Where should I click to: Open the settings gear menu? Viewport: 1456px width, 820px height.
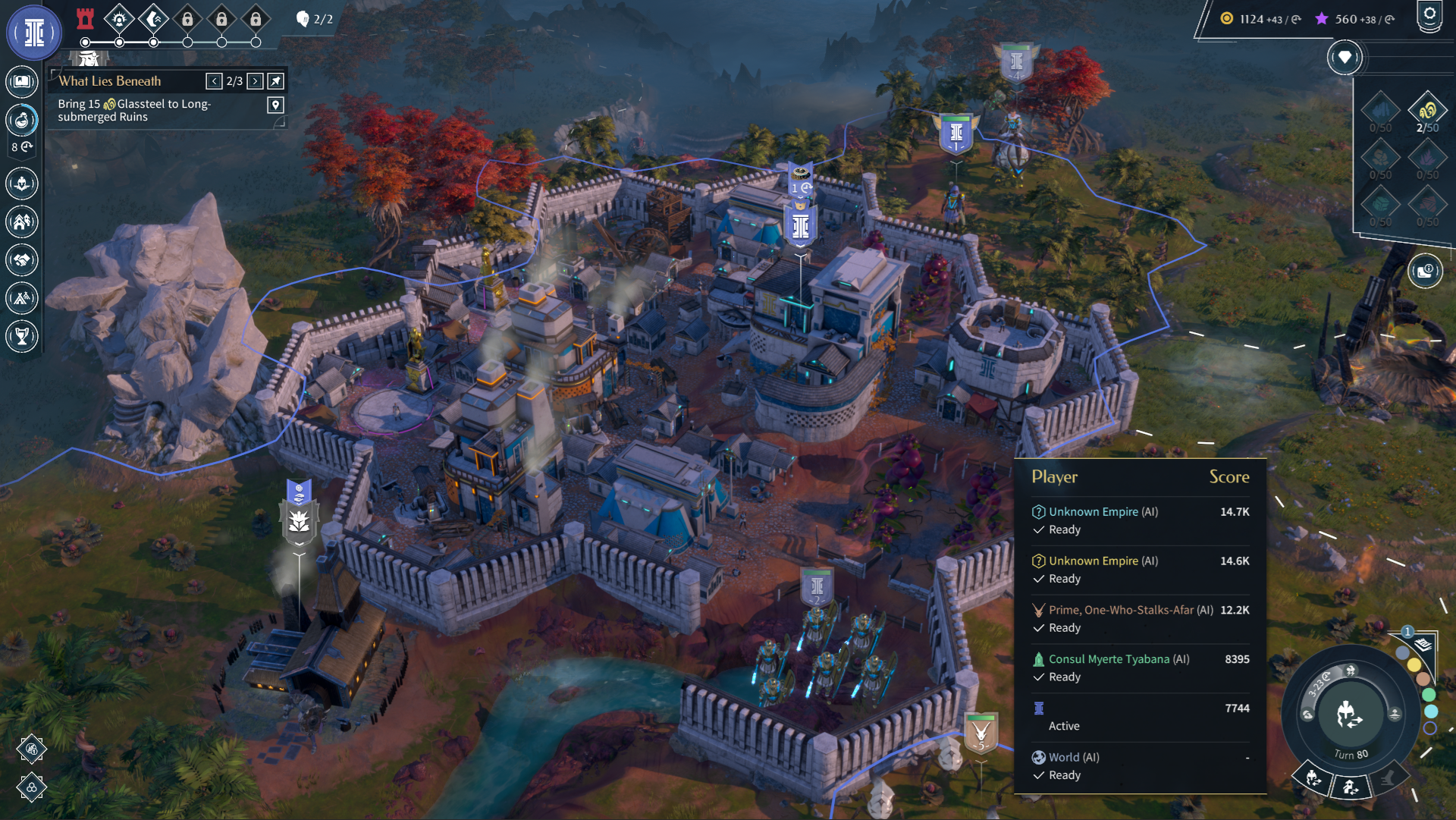click(1429, 16)
